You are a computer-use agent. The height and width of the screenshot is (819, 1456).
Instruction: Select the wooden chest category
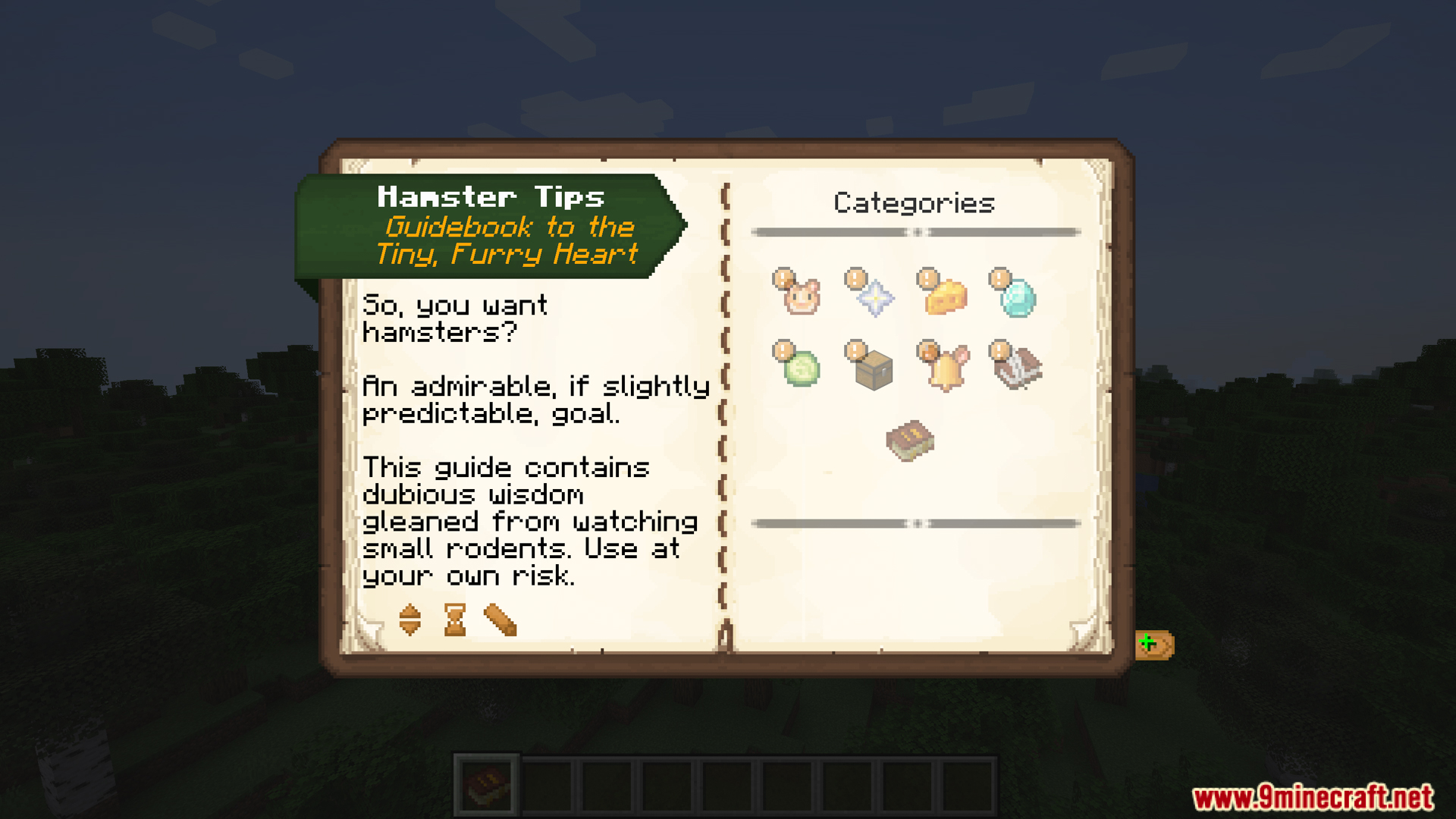click(874, 369)
